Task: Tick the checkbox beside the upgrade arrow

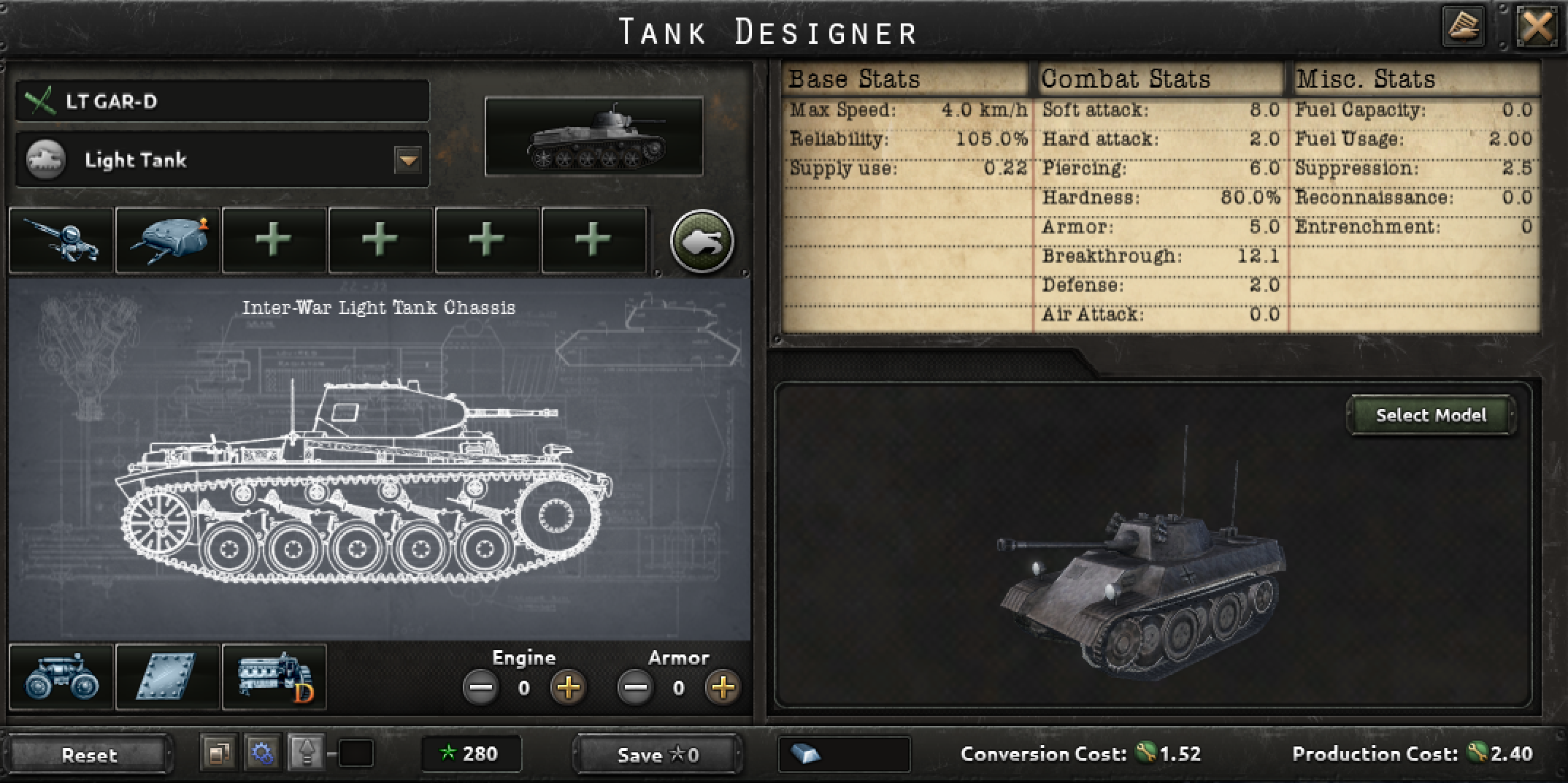Action: (352, 755)
